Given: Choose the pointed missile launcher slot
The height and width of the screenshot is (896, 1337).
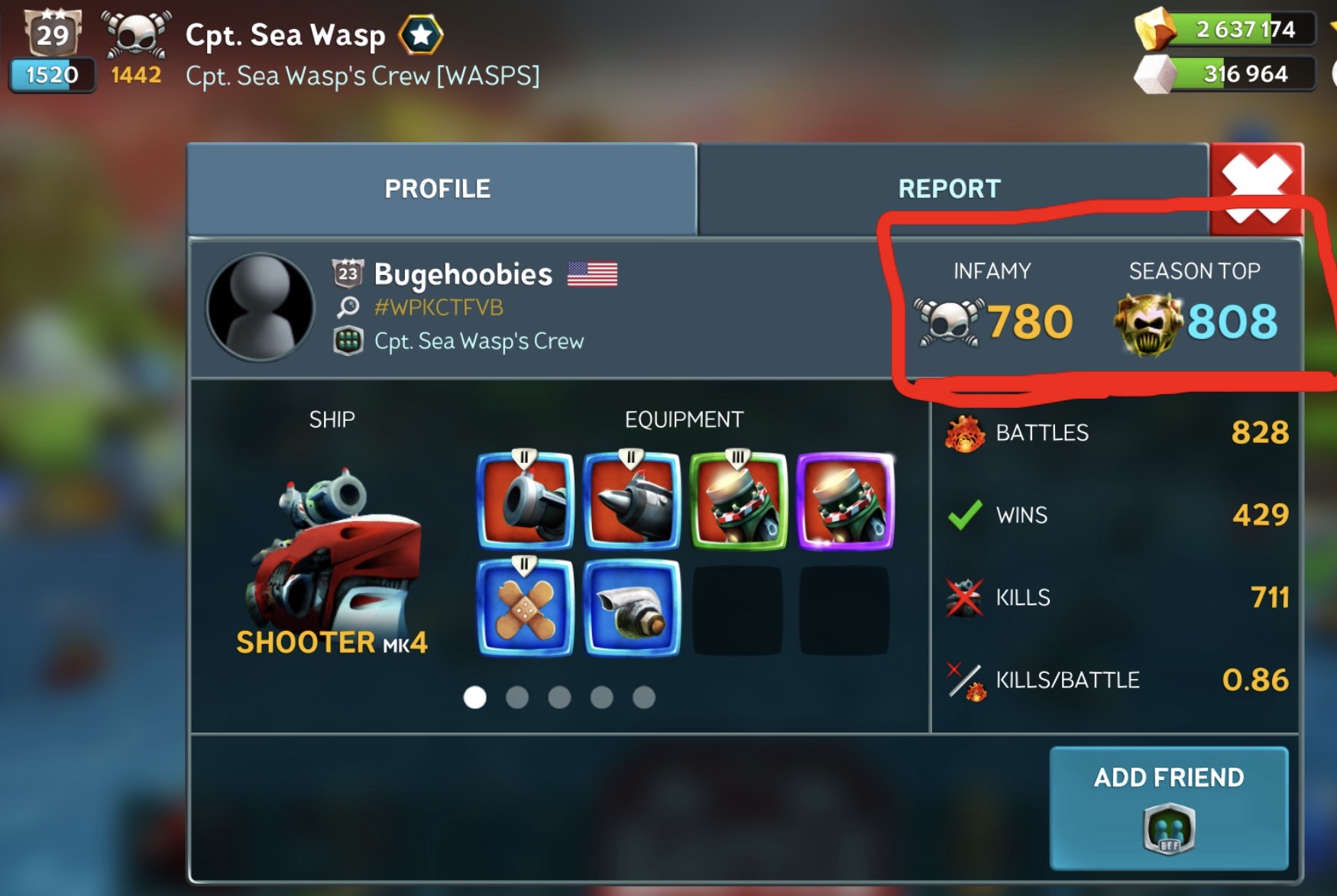Looking at the screenshot, I should click(x=631, y=501).
